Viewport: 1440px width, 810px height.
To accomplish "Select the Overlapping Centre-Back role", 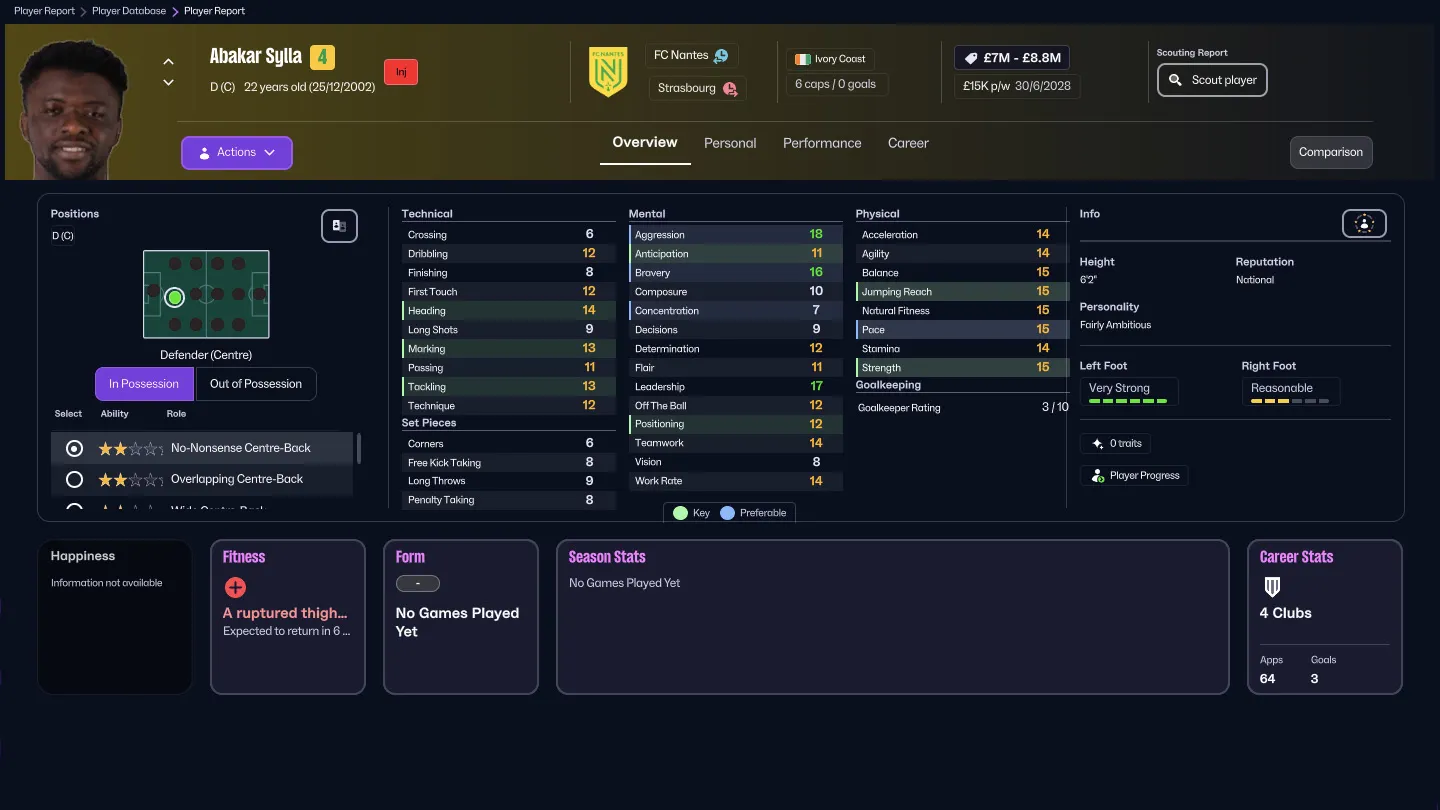I will click(x=73, y=479).
